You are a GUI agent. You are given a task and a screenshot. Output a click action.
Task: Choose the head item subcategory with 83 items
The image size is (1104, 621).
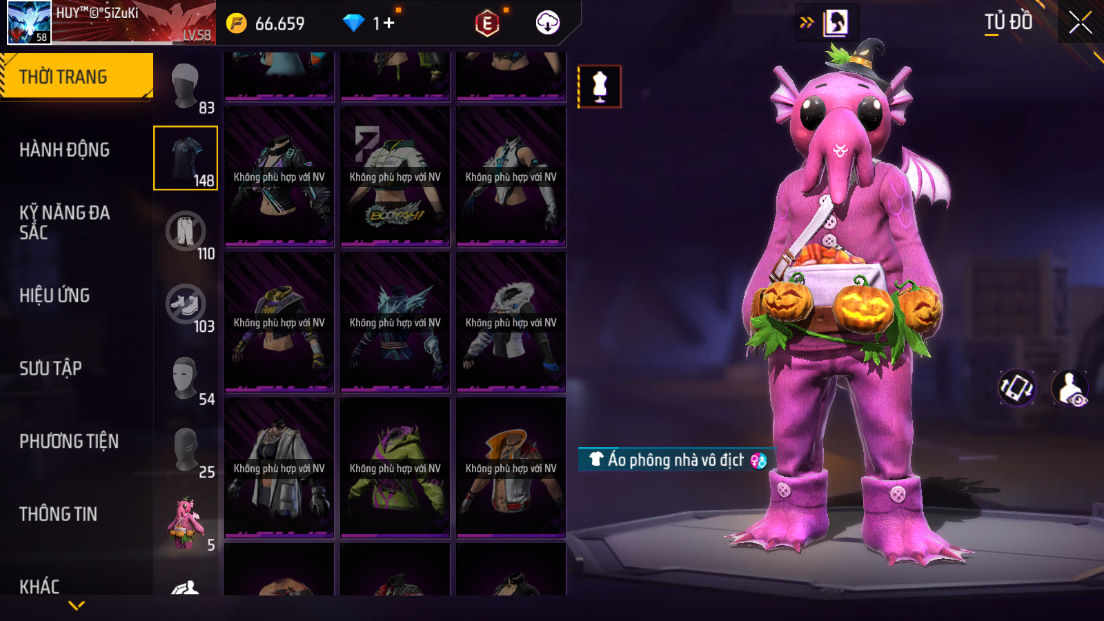click(185, 87)
